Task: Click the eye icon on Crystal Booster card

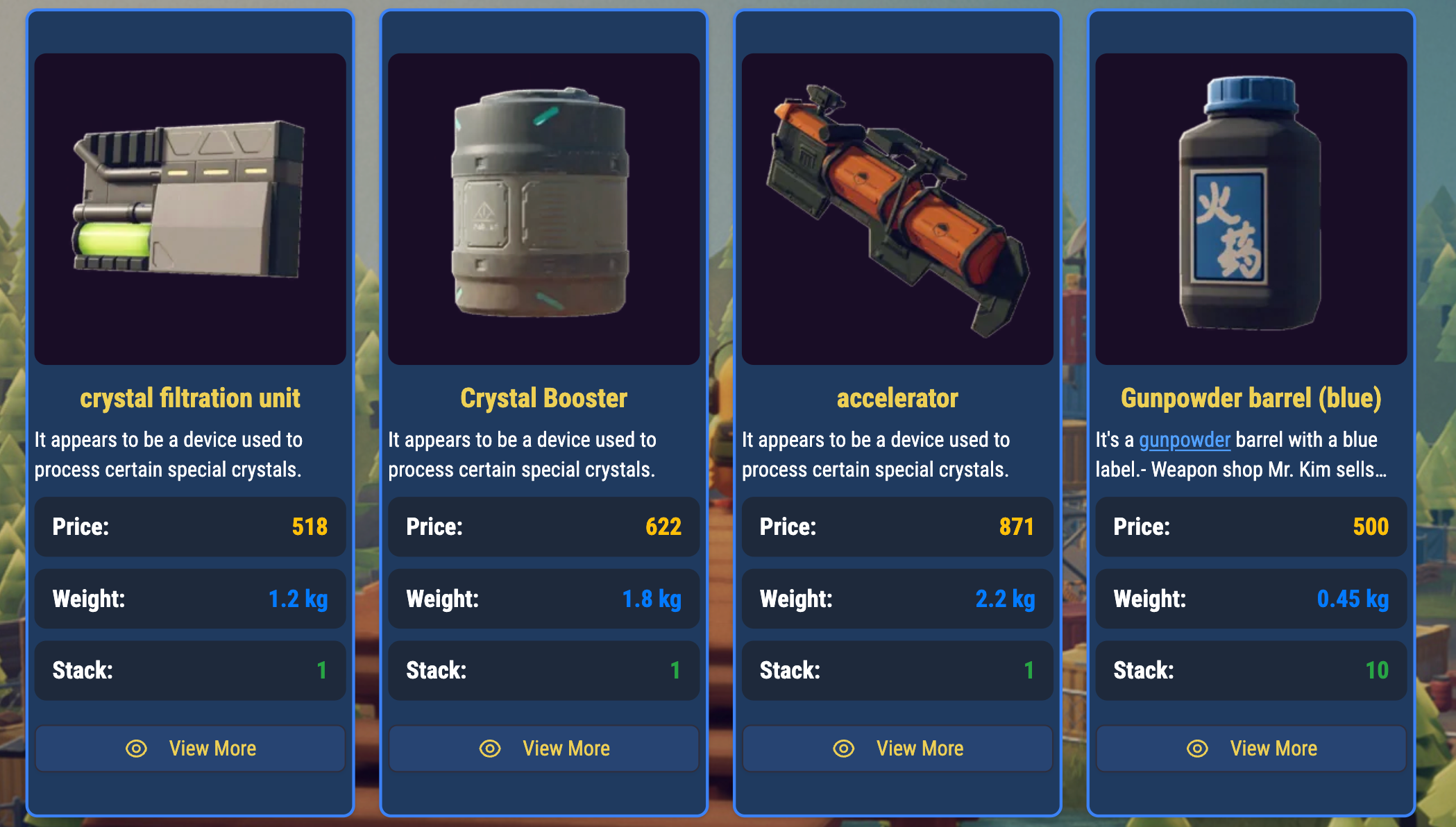Action: tap(491, 748)
